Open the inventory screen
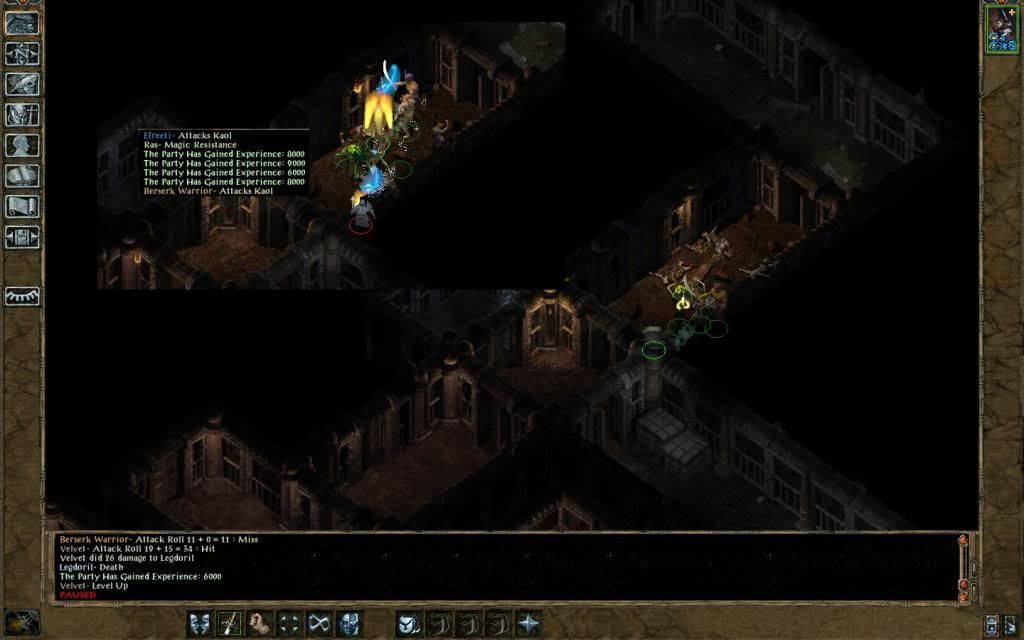Screen dimensions: 1024x640 pos(21,114)
